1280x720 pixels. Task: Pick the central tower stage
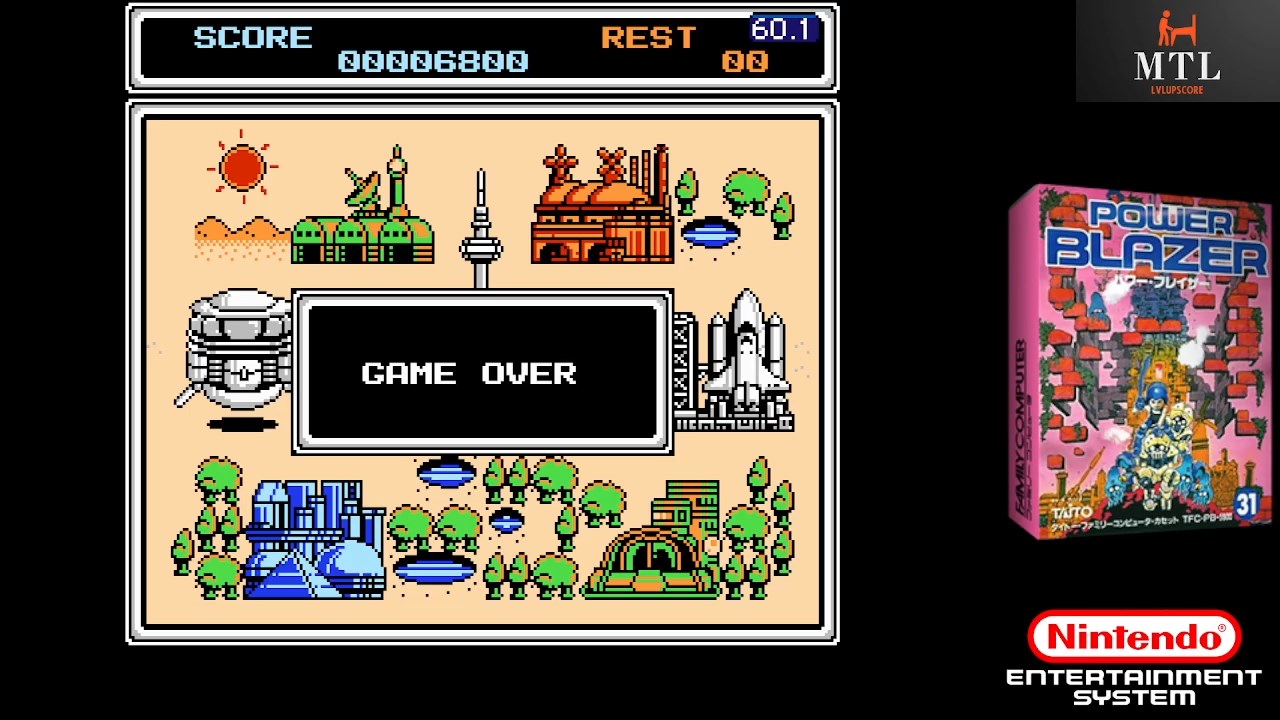(x=481, y=232)
